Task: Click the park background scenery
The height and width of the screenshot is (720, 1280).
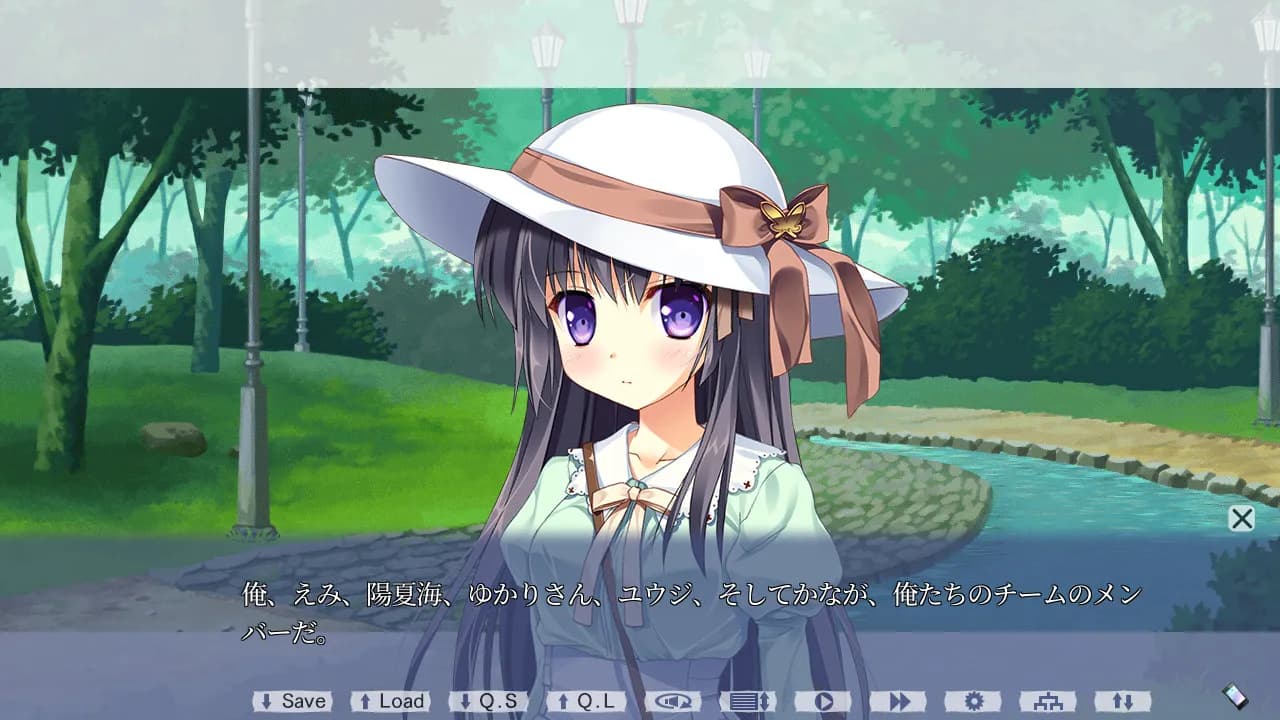Action: [x=150, y=300]
